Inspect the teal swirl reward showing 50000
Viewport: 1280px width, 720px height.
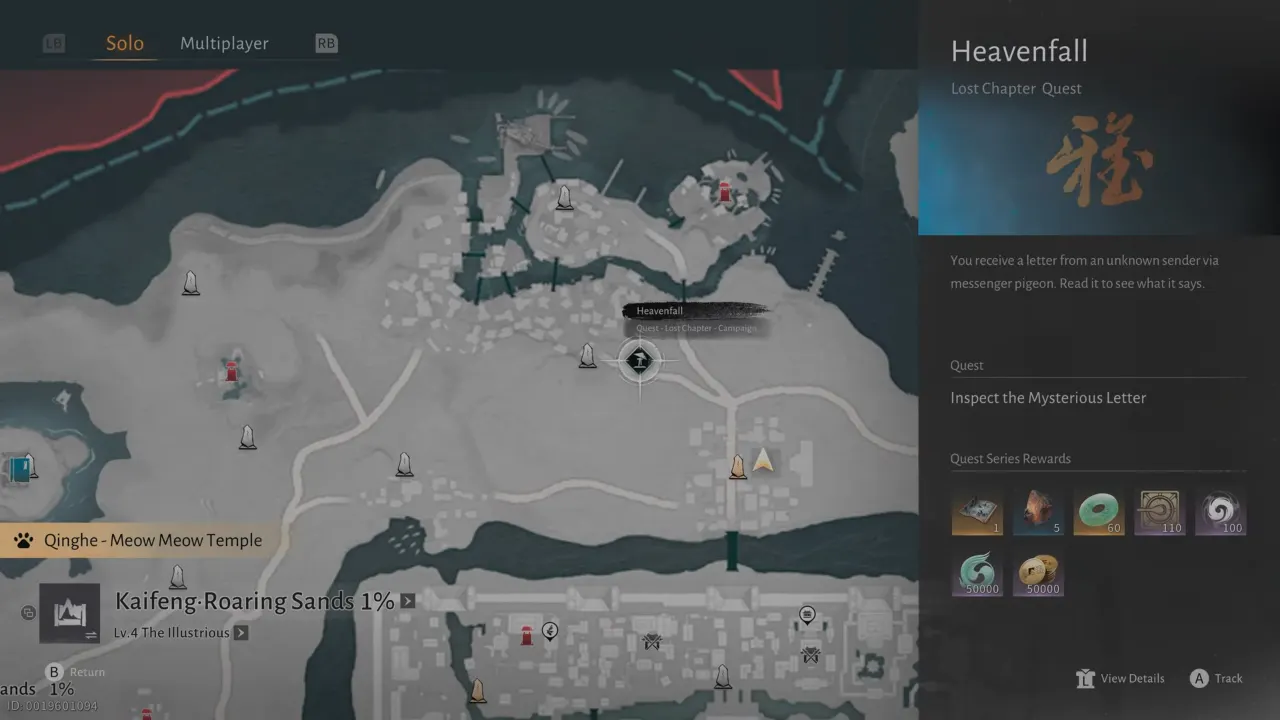point(976,574)
